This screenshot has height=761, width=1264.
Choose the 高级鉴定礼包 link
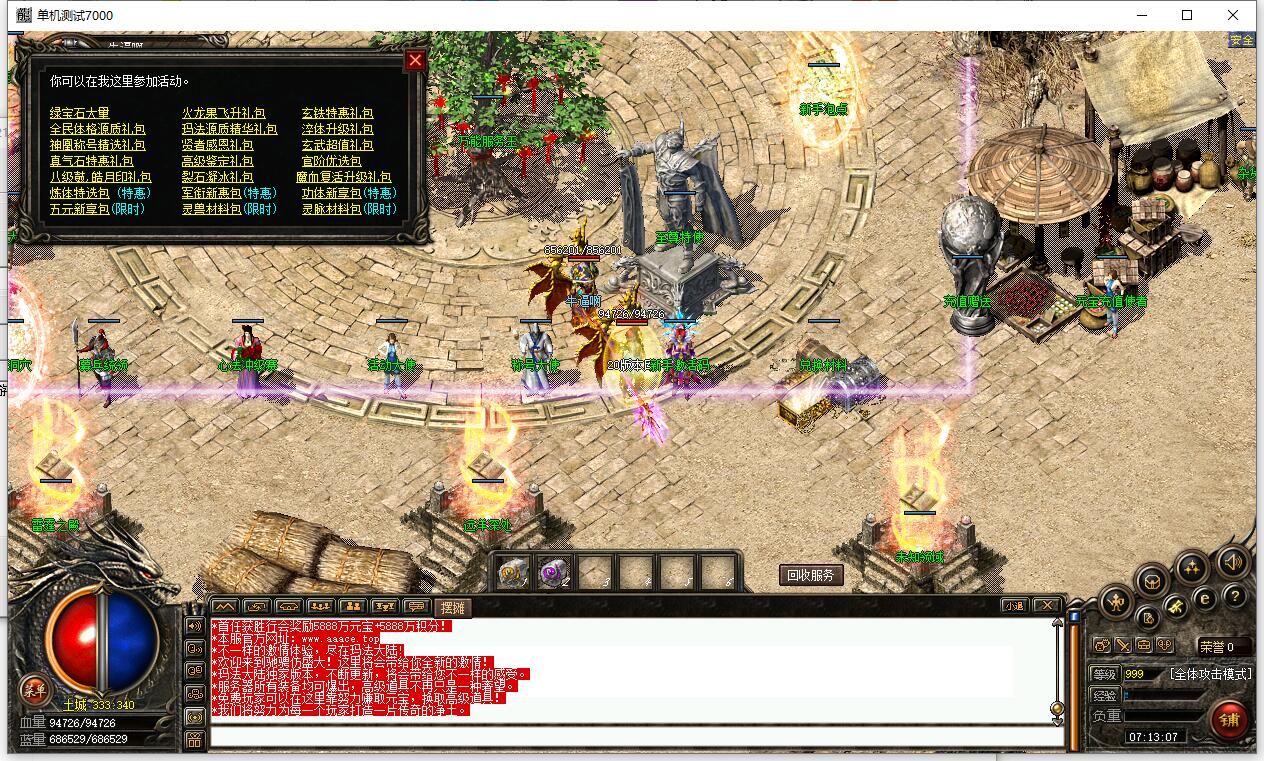tap(217, 161)
